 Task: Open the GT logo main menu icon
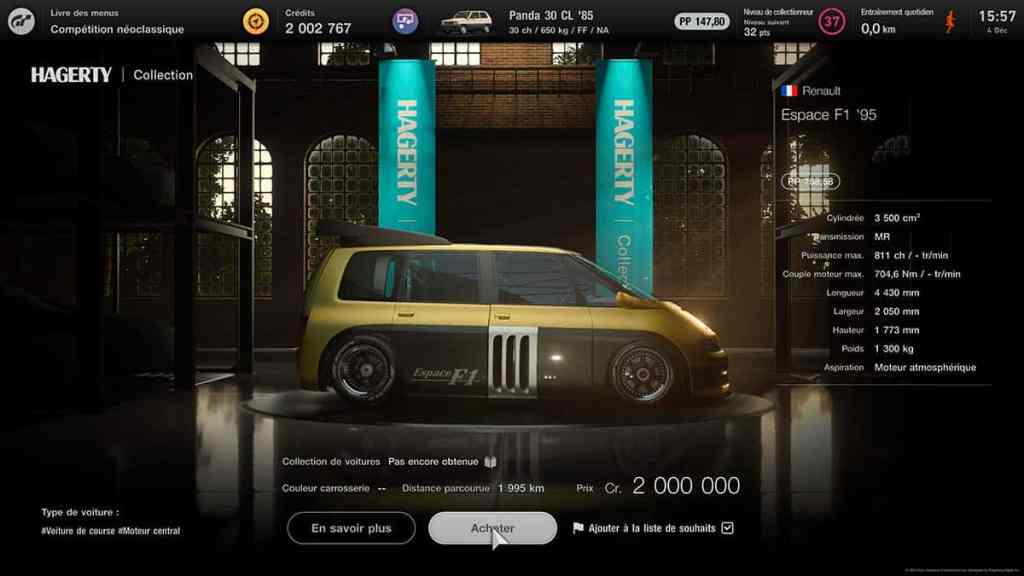pyautogui.click(x=20, y=21)
